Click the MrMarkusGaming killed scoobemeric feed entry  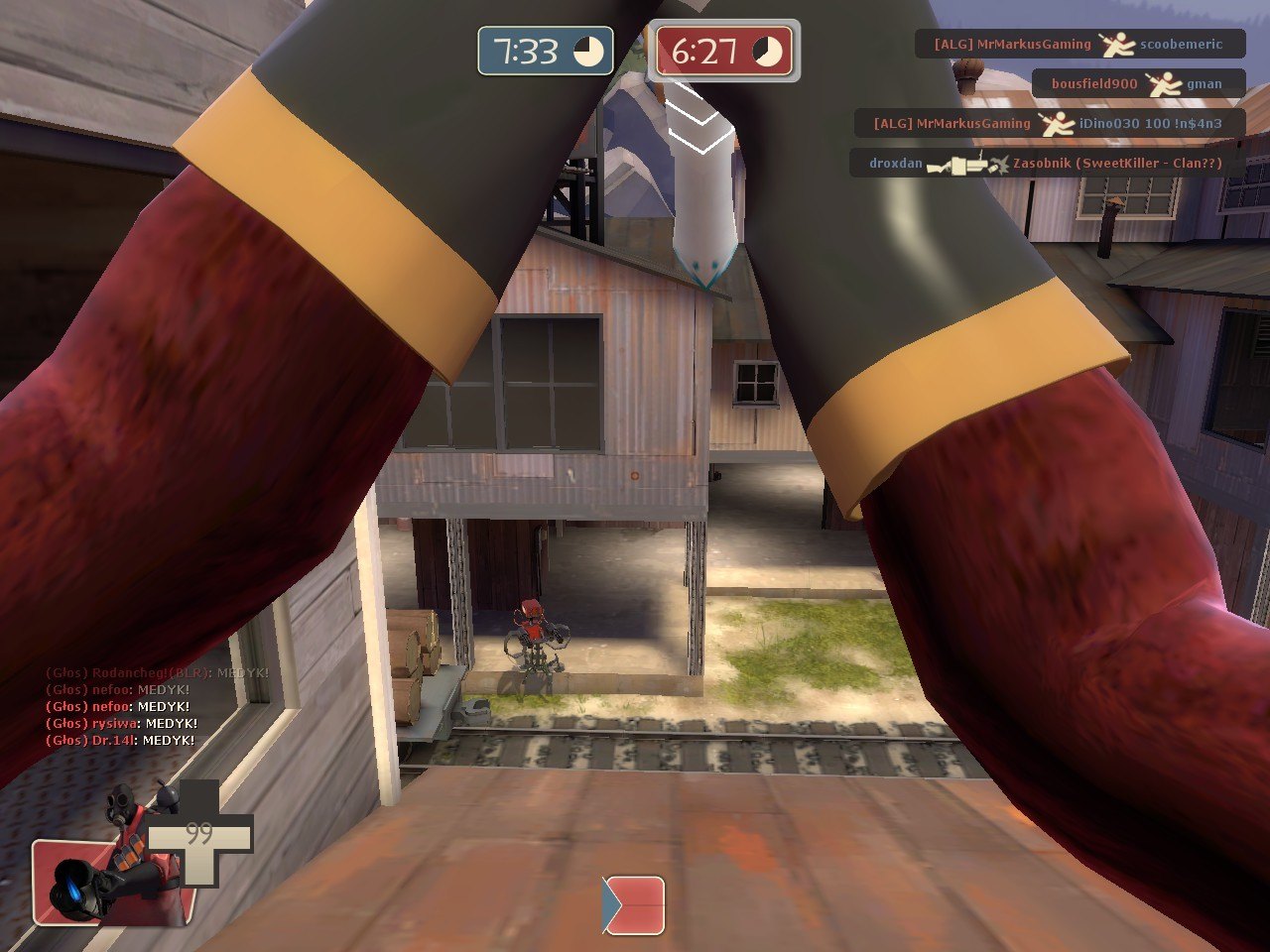point(1079,44)
